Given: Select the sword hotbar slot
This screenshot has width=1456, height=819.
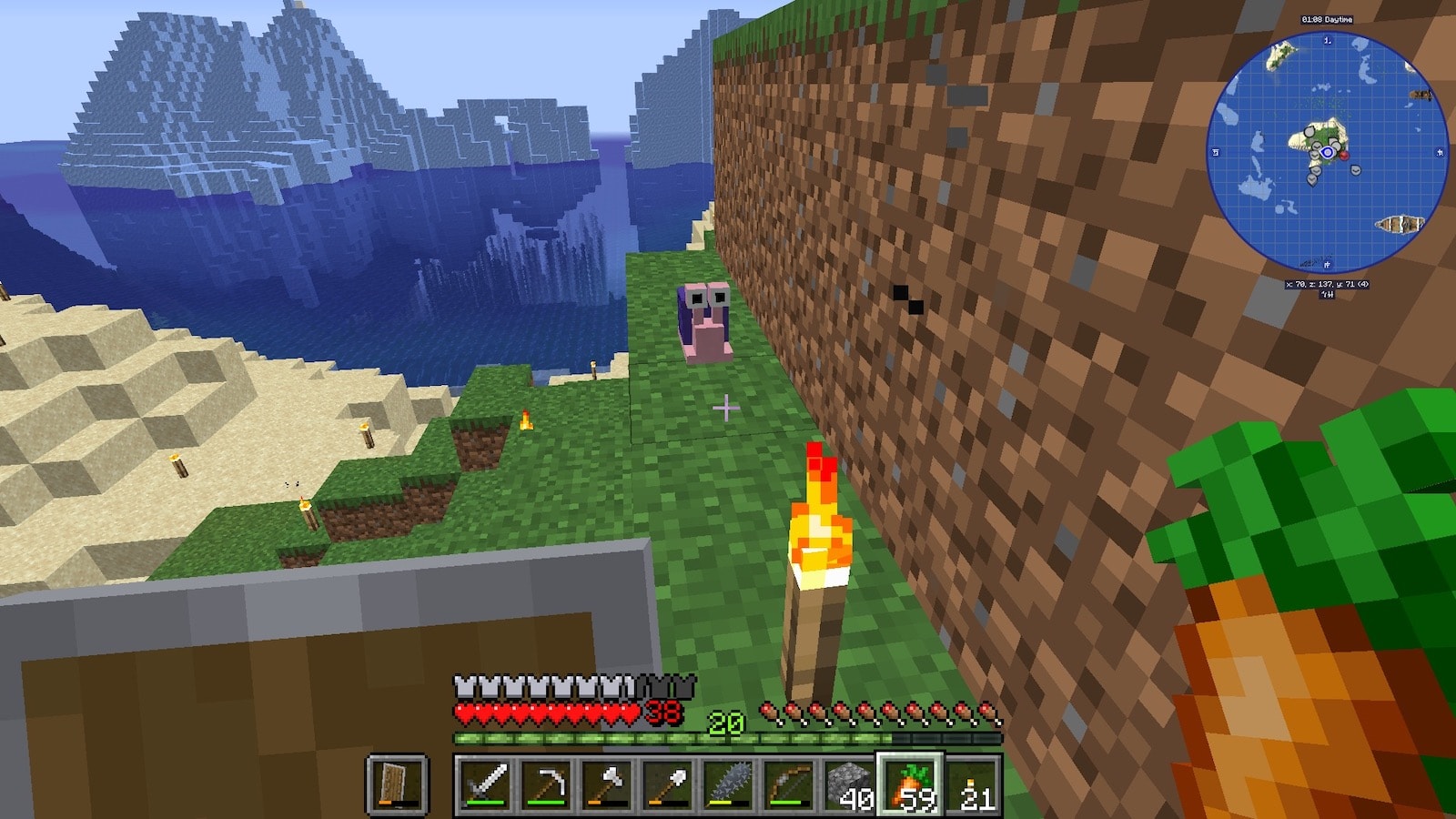Looking at the screenshot, I should click(485, 784).
